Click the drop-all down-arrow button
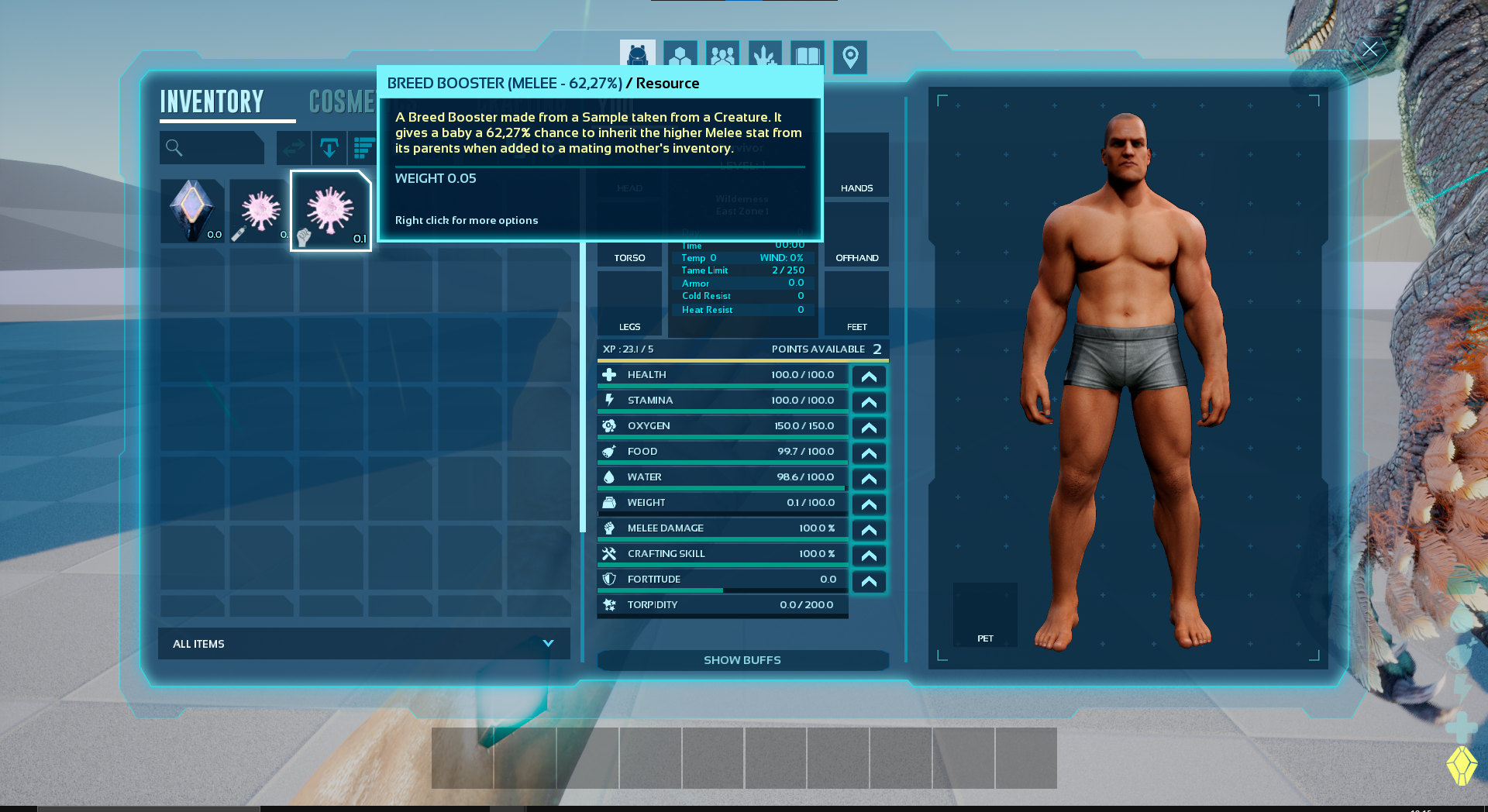Image resolution: width=1488 pixels, height=812 pixels. (329, 147)
